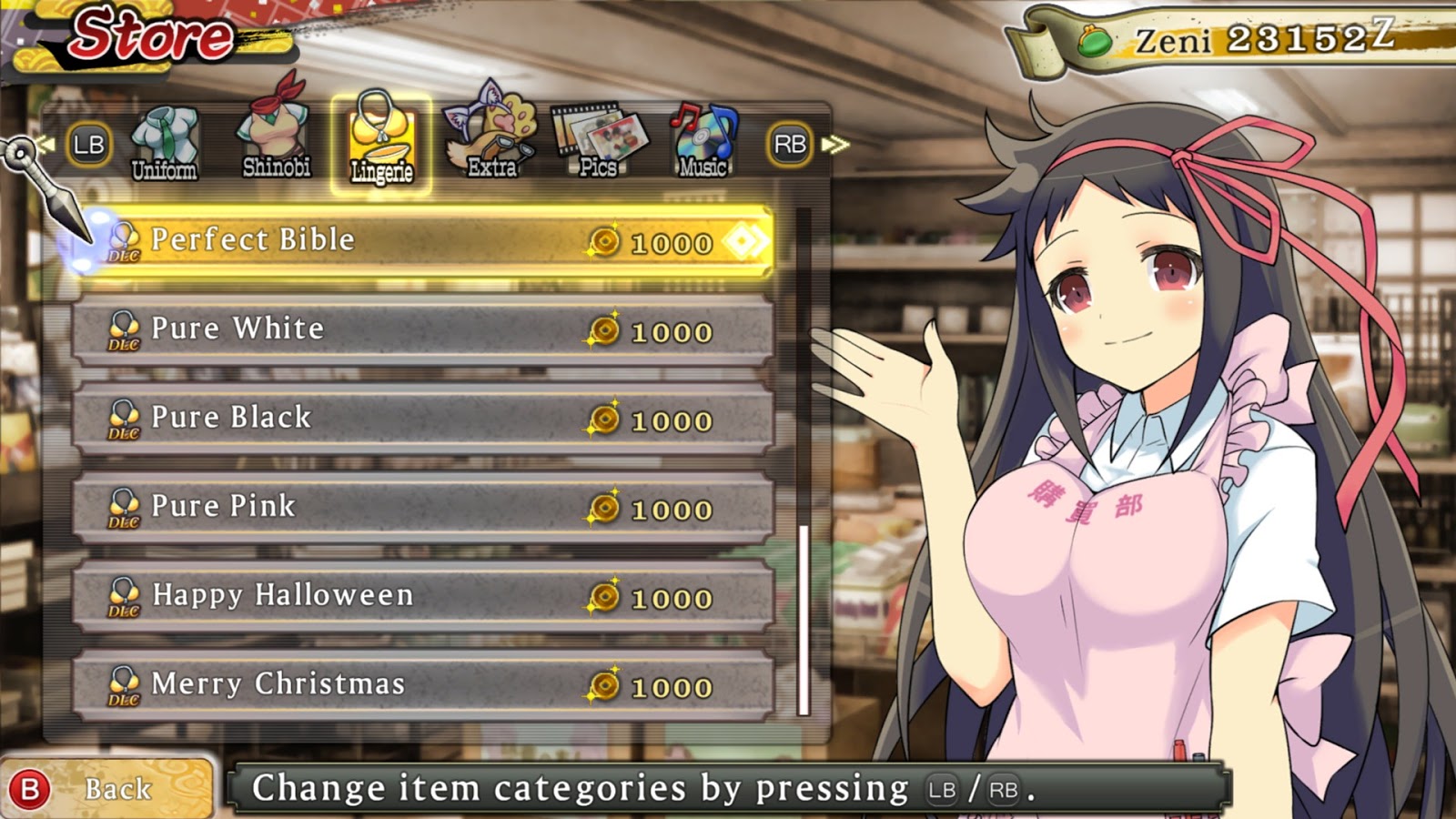Select the Perfect Bible item
Image resolution: width=1456 pixels, height=819 pixels.
tap(423, 241)
